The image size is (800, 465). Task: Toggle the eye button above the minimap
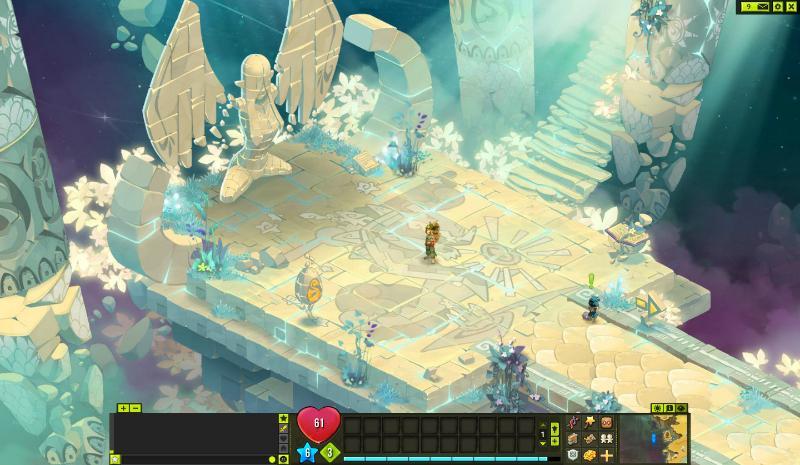[x=682, y=408]
